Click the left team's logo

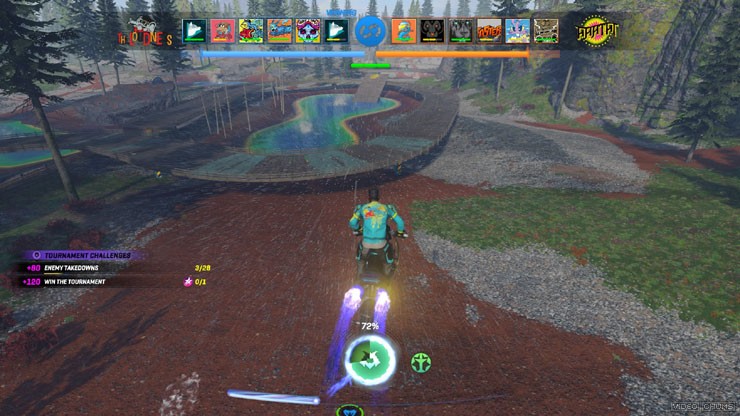(x=148, y=34)
